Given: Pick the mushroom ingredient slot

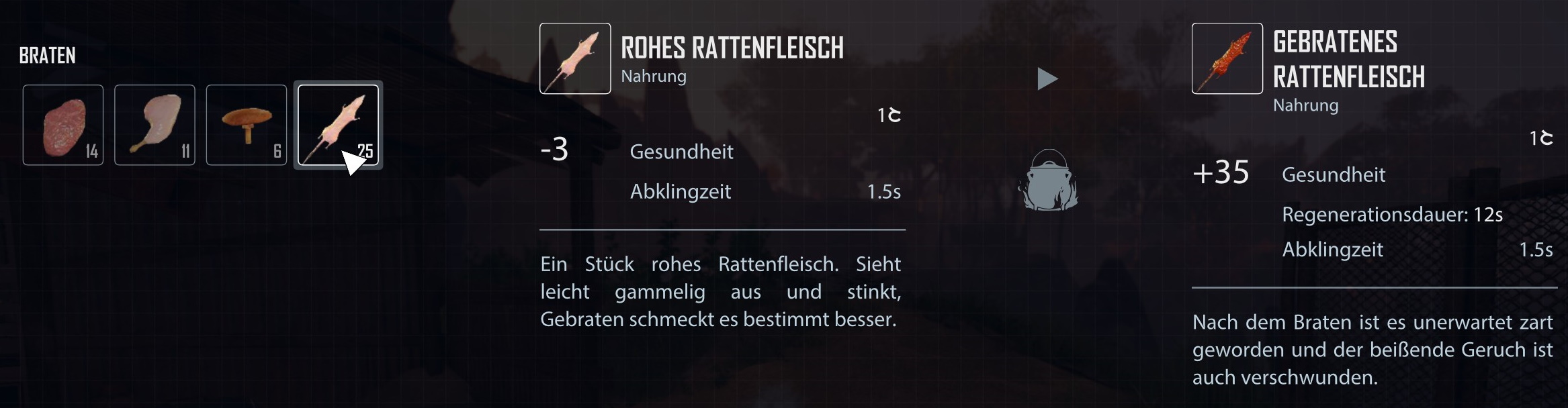Looking at the screenshot, I should pyautogui.click(x=246, y=125).
